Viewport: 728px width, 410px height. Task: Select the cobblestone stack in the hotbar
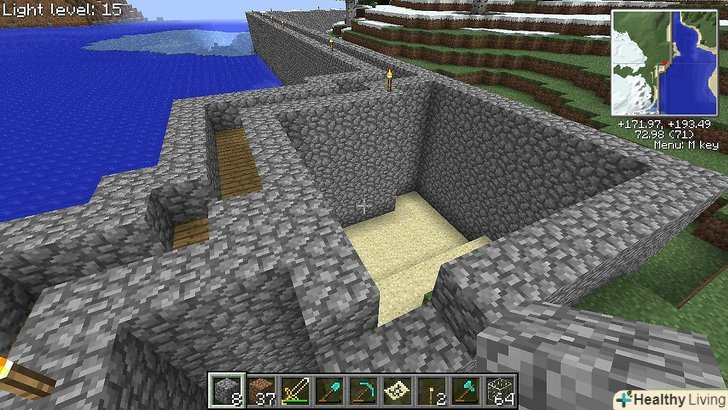pos(223,389)
